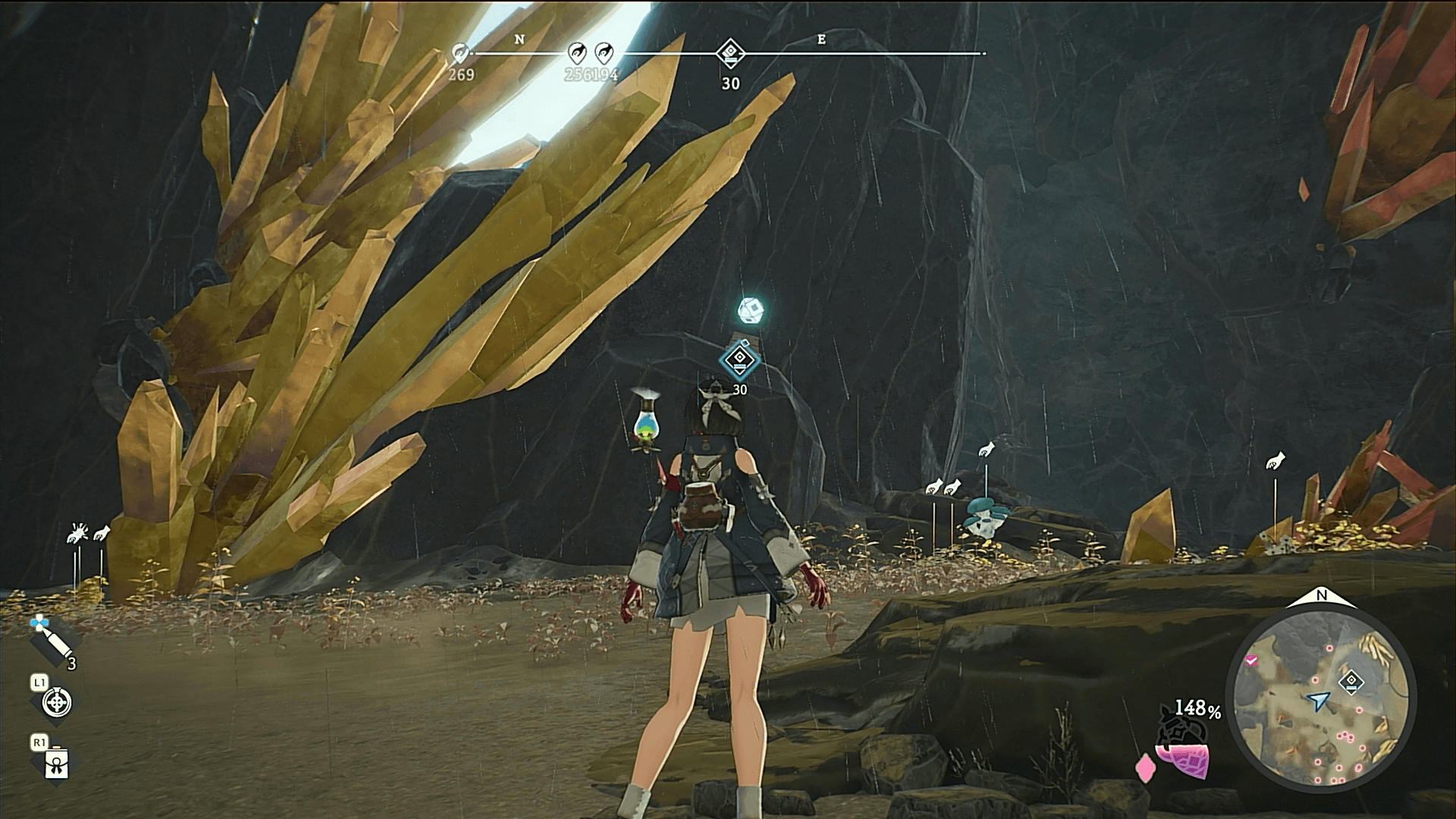Select the compass pin marked 269

(460, 53)
